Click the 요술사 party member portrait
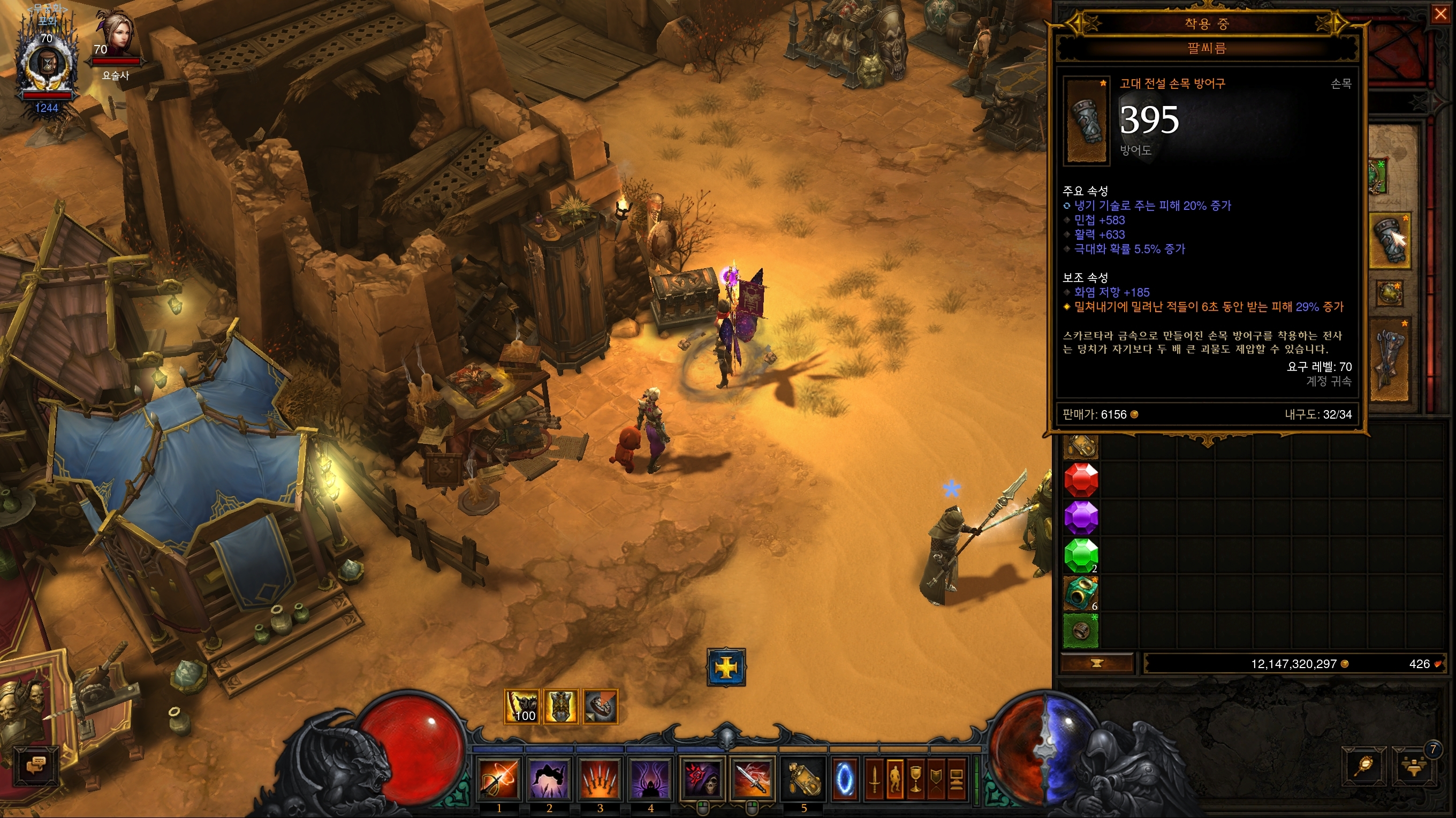This screenshot has height=818, width=1456. point(115,35)
